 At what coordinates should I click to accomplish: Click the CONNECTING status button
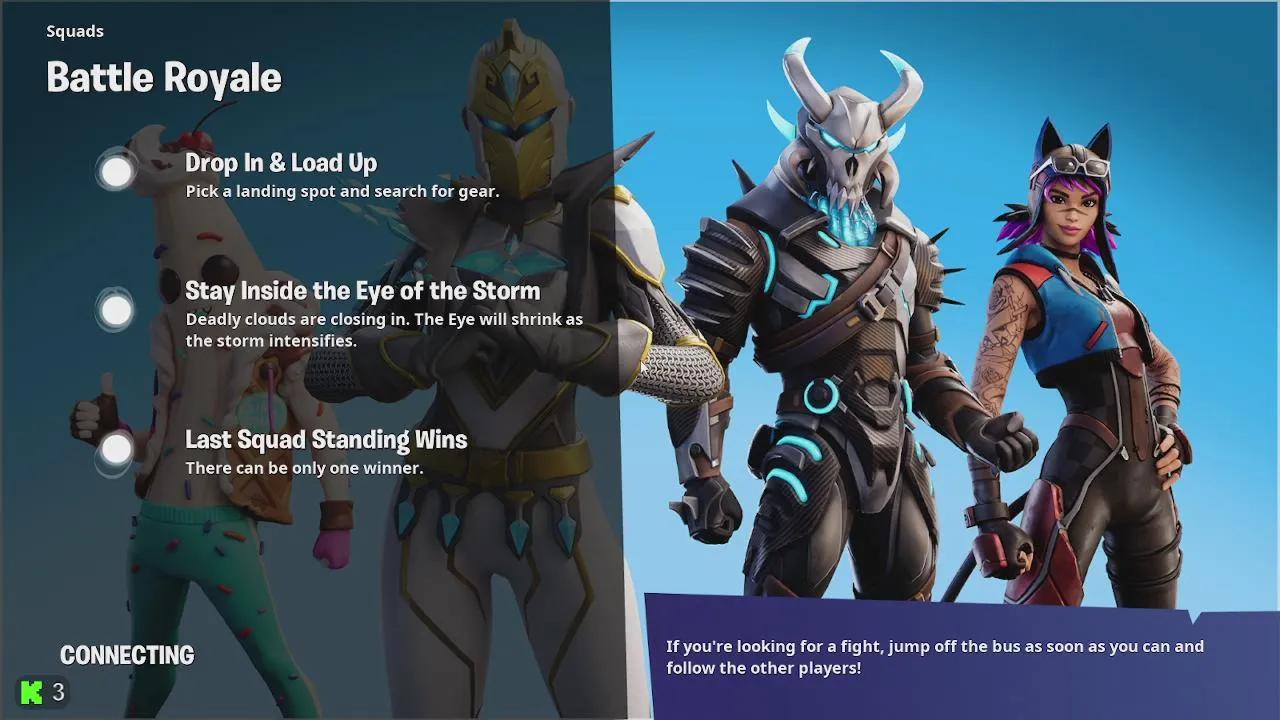[127, 655]
